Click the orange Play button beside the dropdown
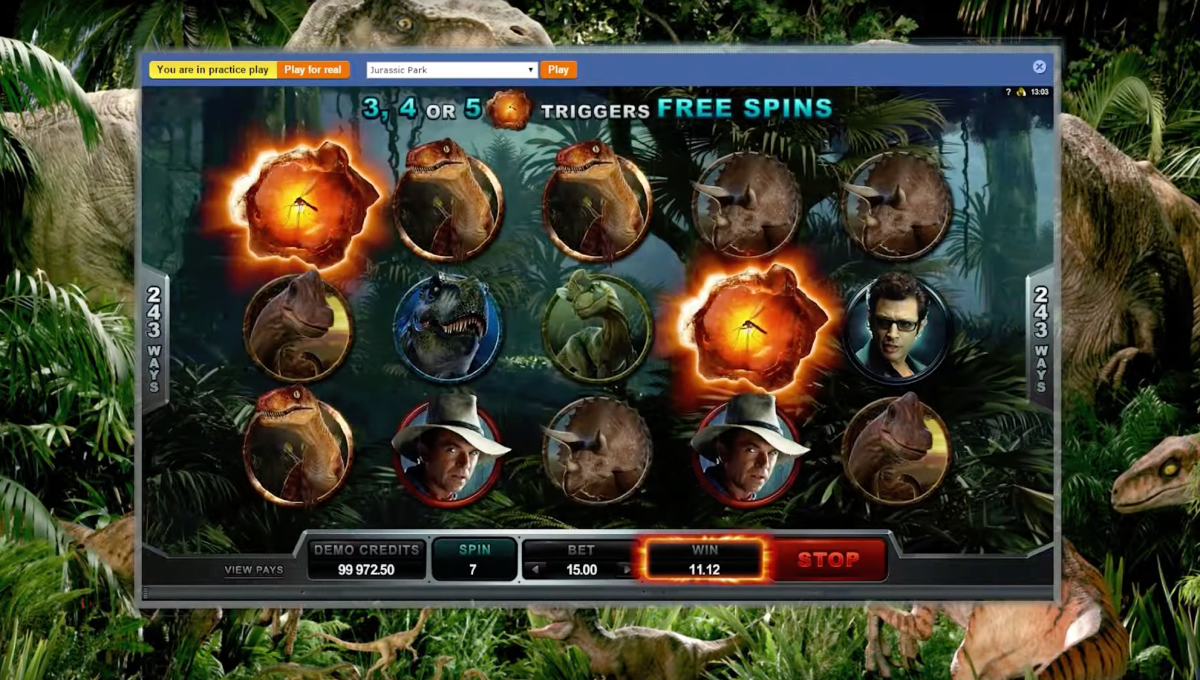 [x=558, y=70]
